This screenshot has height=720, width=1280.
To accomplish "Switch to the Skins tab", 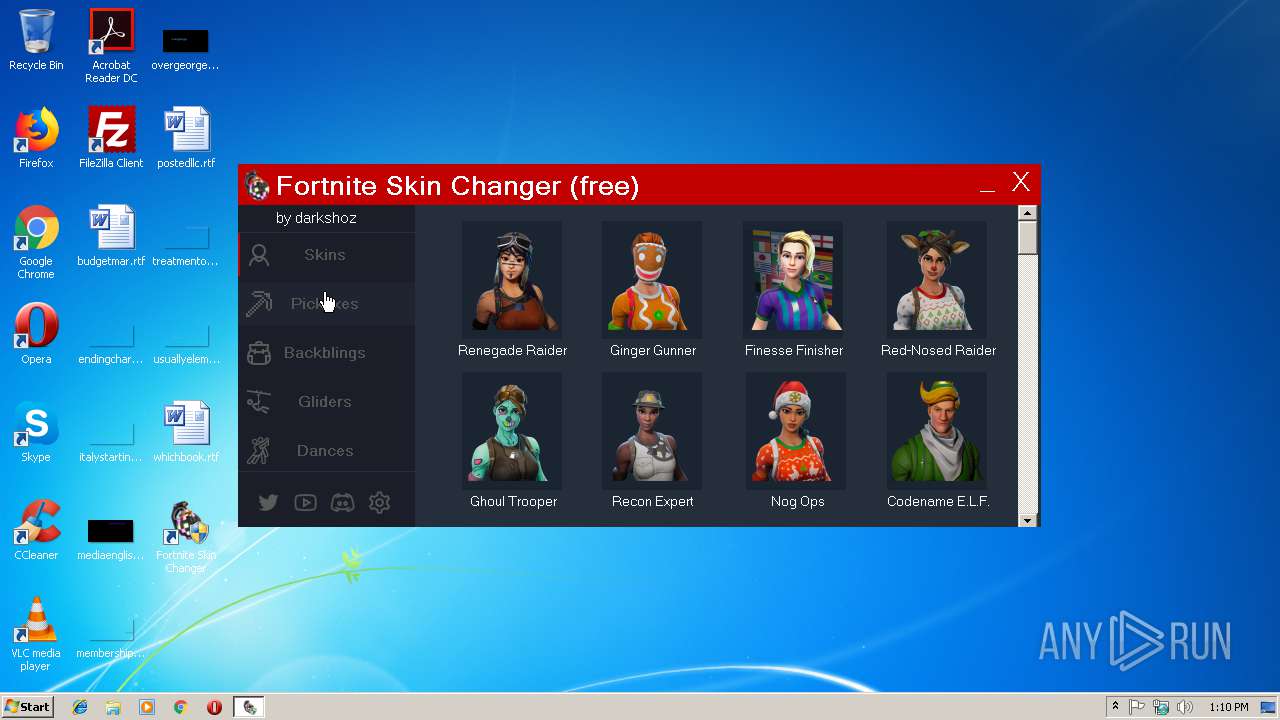I will pos(325,255).
